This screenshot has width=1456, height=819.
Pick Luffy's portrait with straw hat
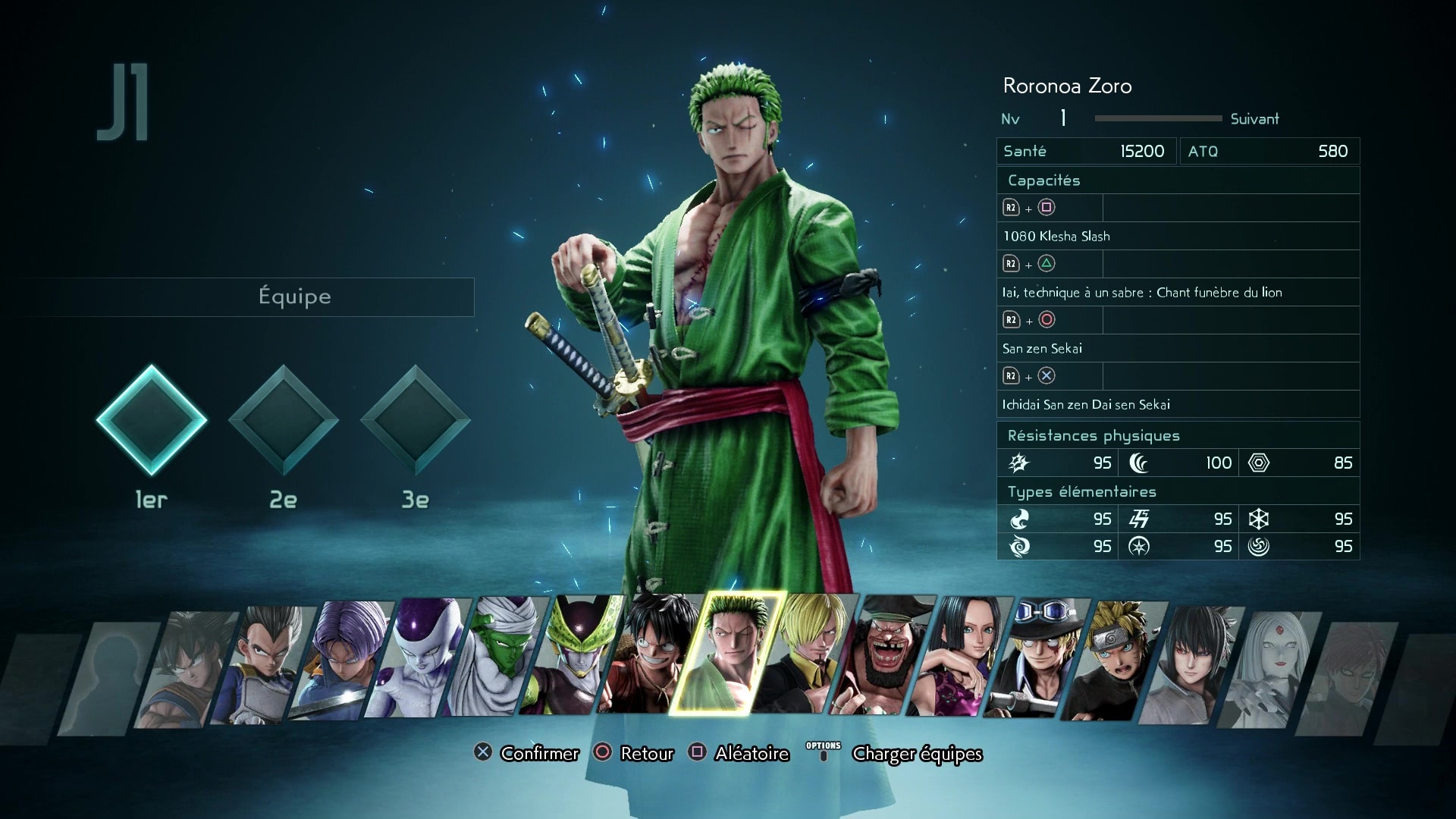point(651,654)
